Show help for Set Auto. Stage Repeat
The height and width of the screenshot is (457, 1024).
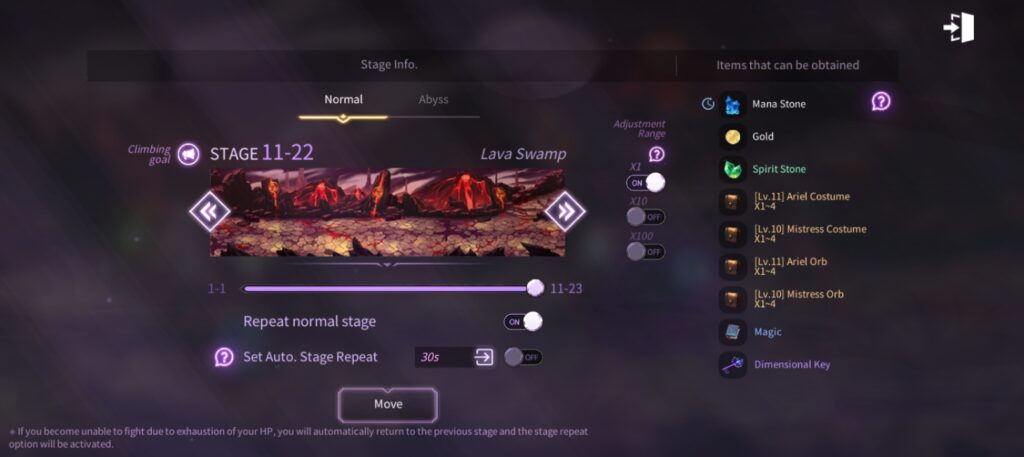tap(224, 357)
